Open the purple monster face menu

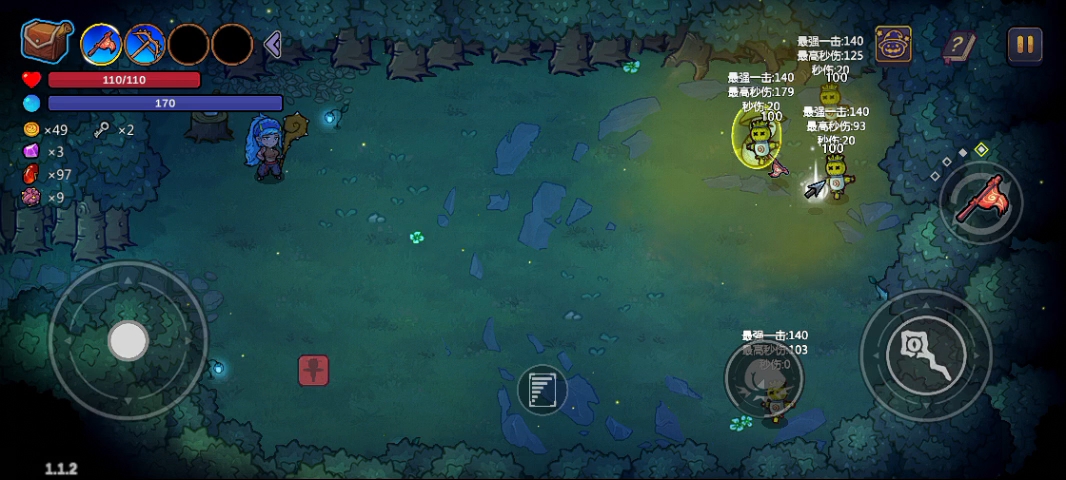pos(893,45)
